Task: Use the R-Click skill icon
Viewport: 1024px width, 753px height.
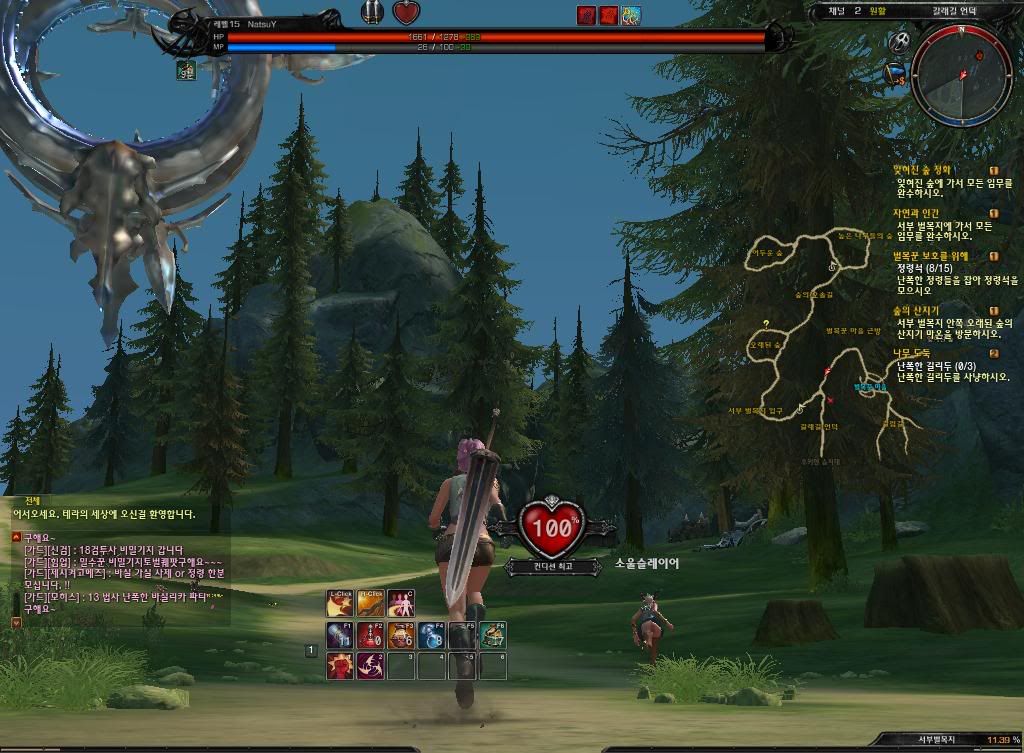Action: 370,604
